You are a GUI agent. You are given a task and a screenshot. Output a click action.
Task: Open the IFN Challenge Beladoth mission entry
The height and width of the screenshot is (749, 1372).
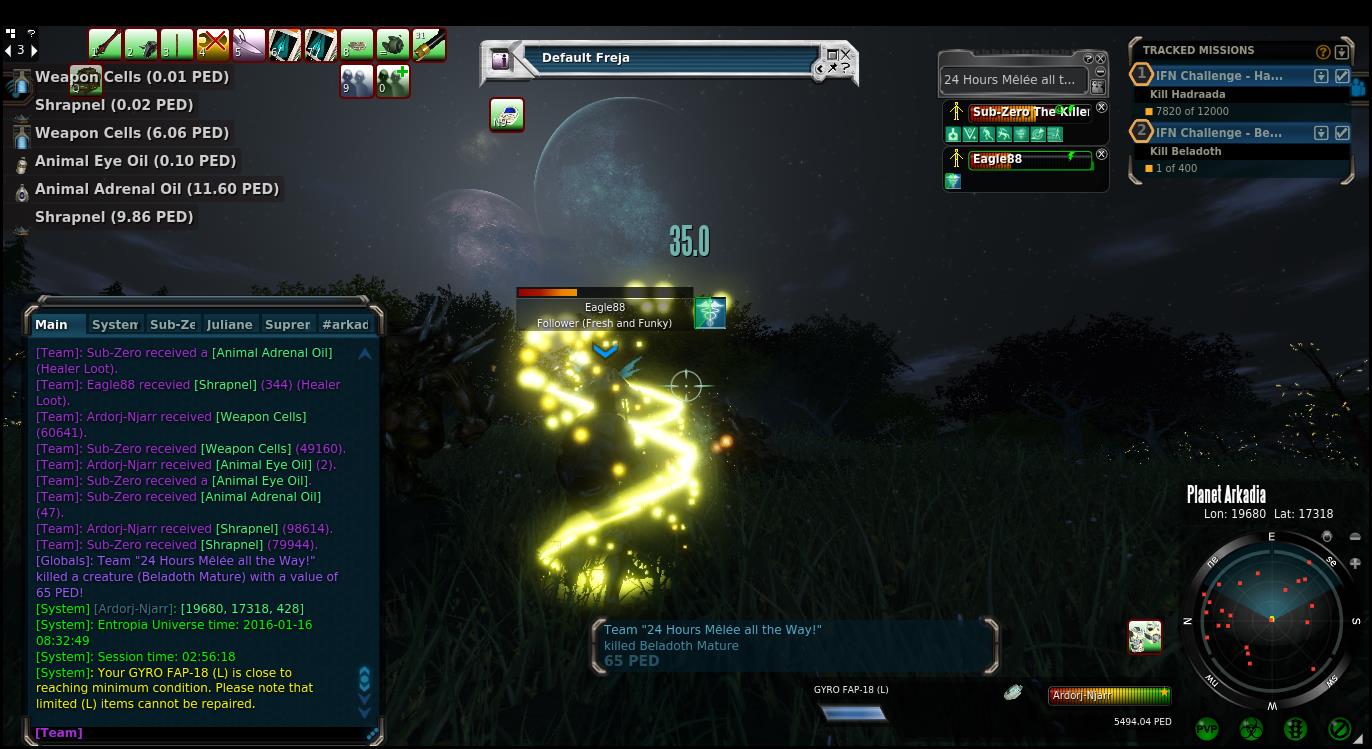click(1218, 133)
